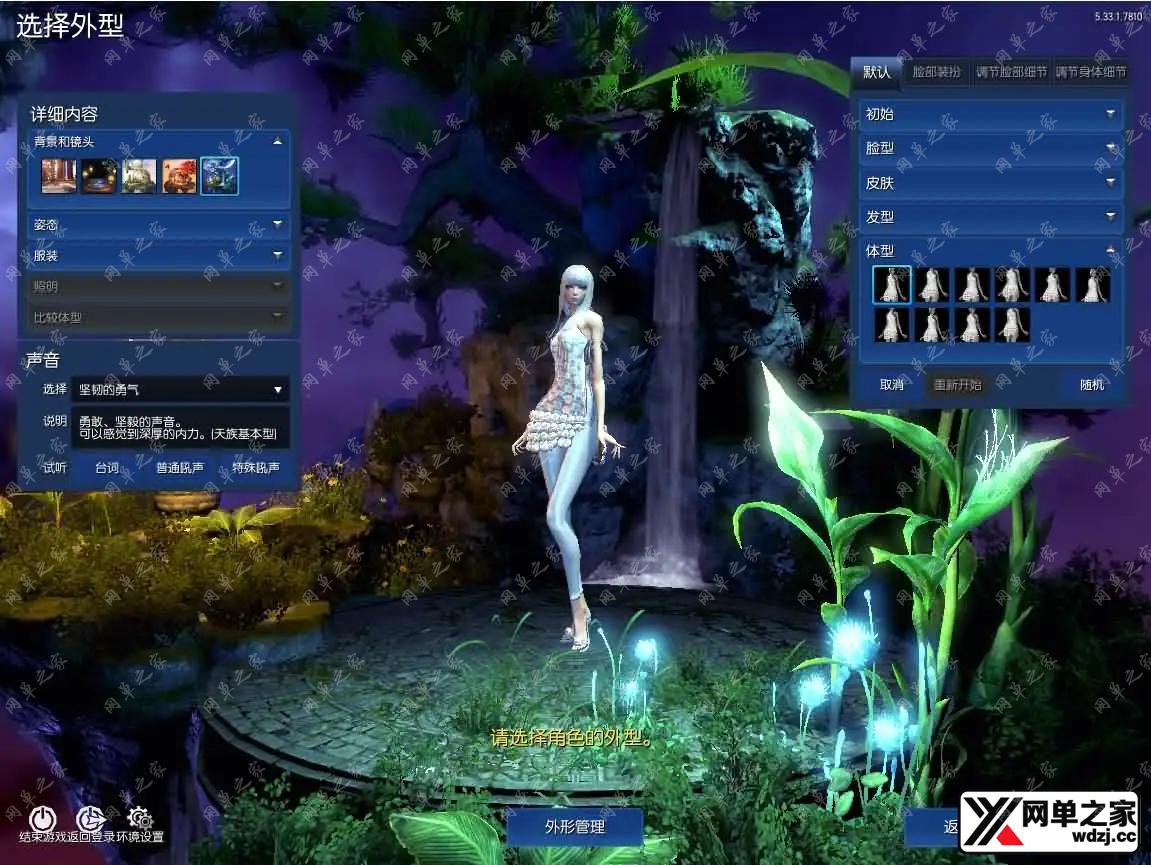
Task: Open the voice dropdown showing 坚韧的勇气
Action: [181, 389]
